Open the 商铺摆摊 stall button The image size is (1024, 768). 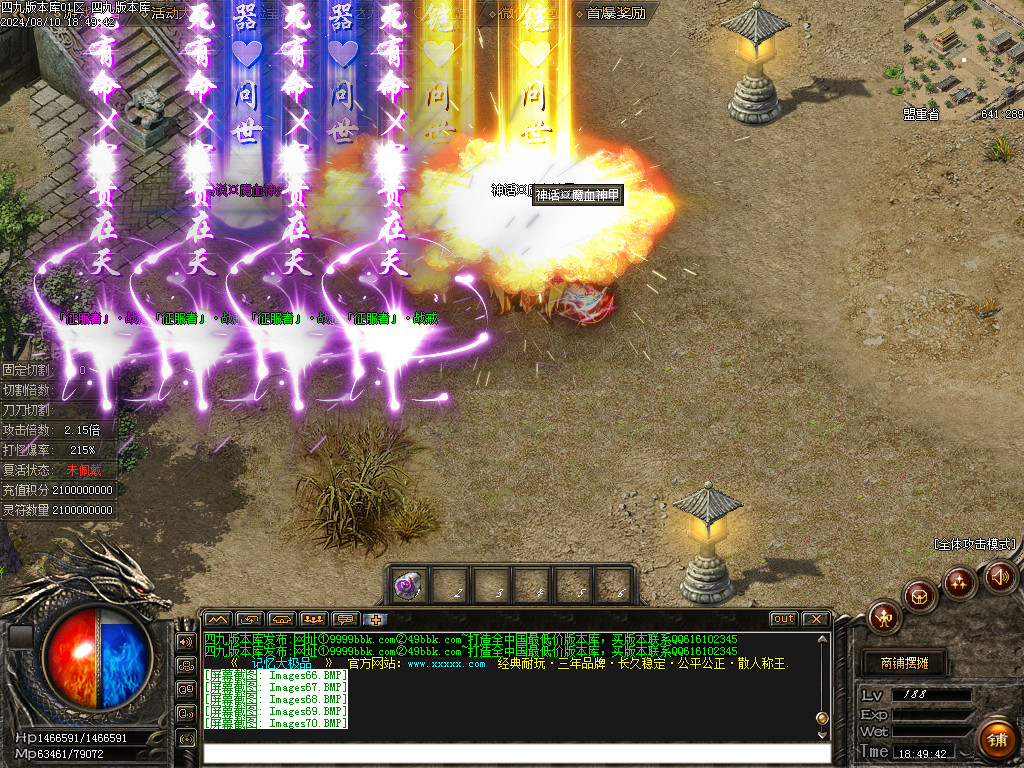pos(904,663)
